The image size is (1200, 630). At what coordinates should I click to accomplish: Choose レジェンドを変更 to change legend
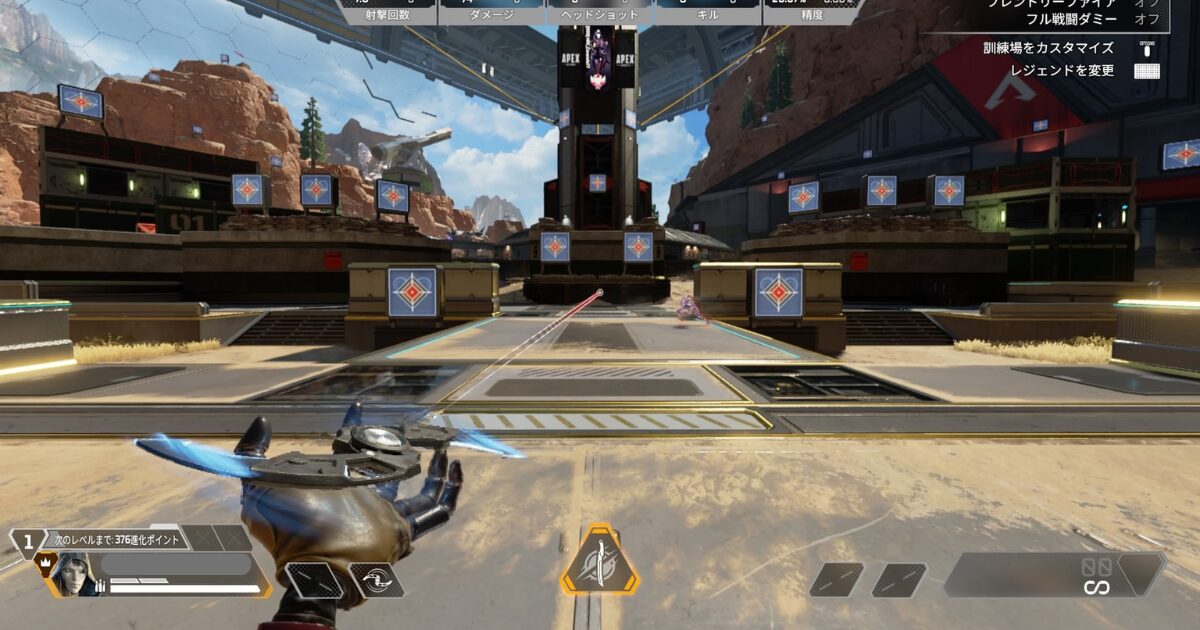(x=1061, y=71)
